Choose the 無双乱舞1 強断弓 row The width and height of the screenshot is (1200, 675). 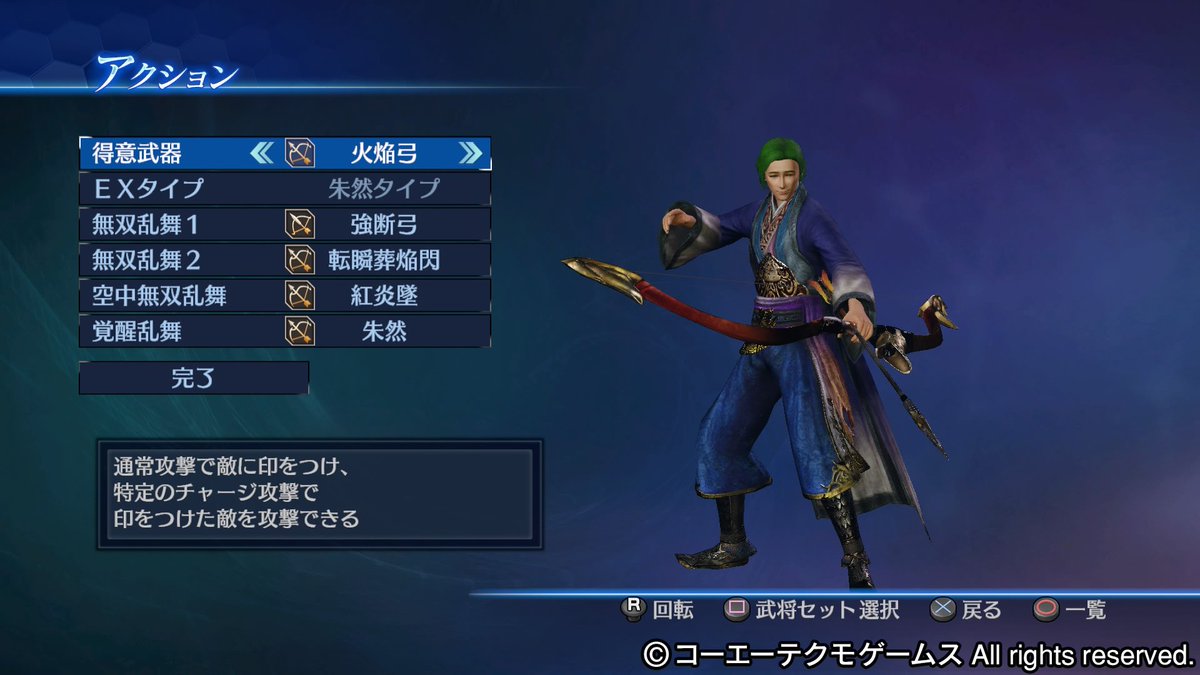click(284, 224)
